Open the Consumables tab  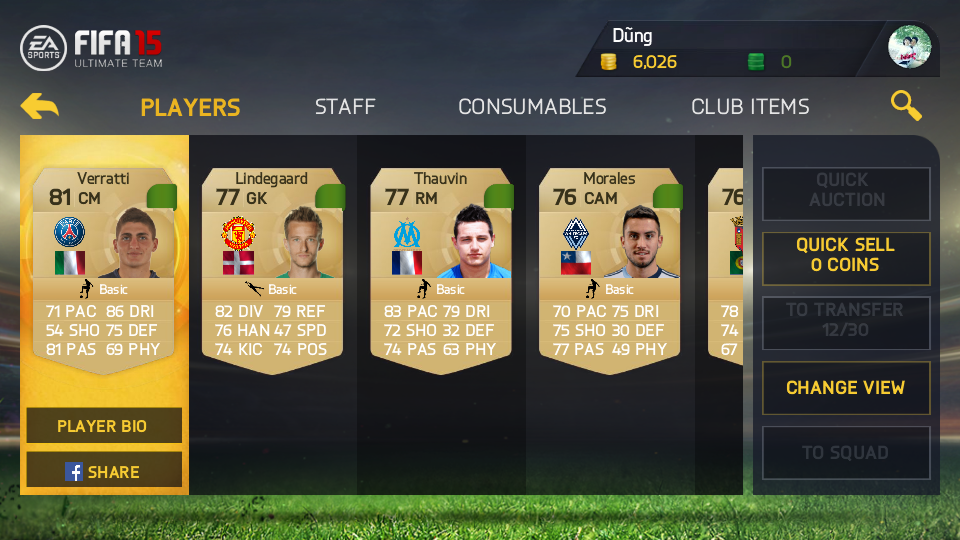pos(532,107)
